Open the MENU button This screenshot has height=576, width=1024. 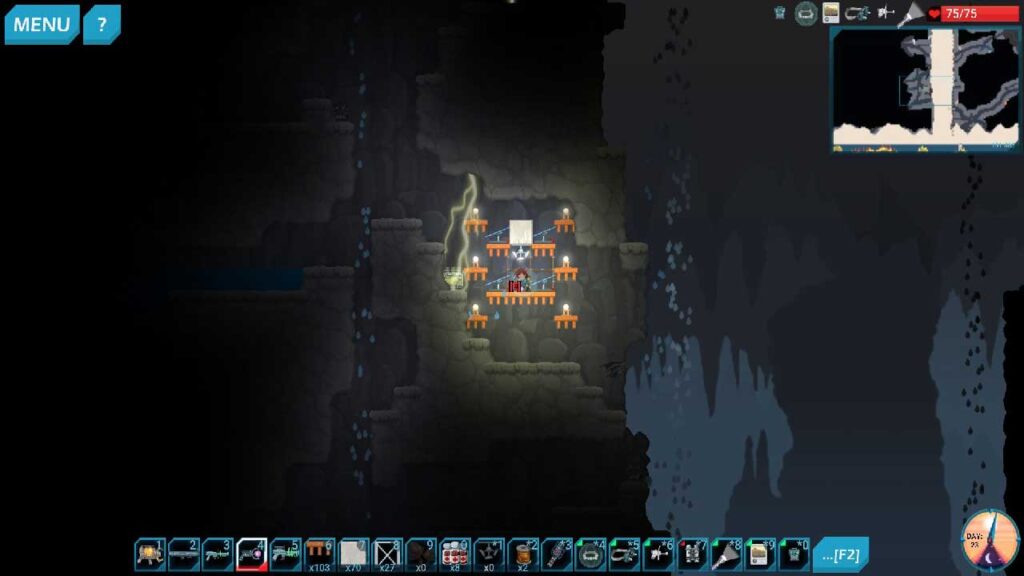click(41, 24)
